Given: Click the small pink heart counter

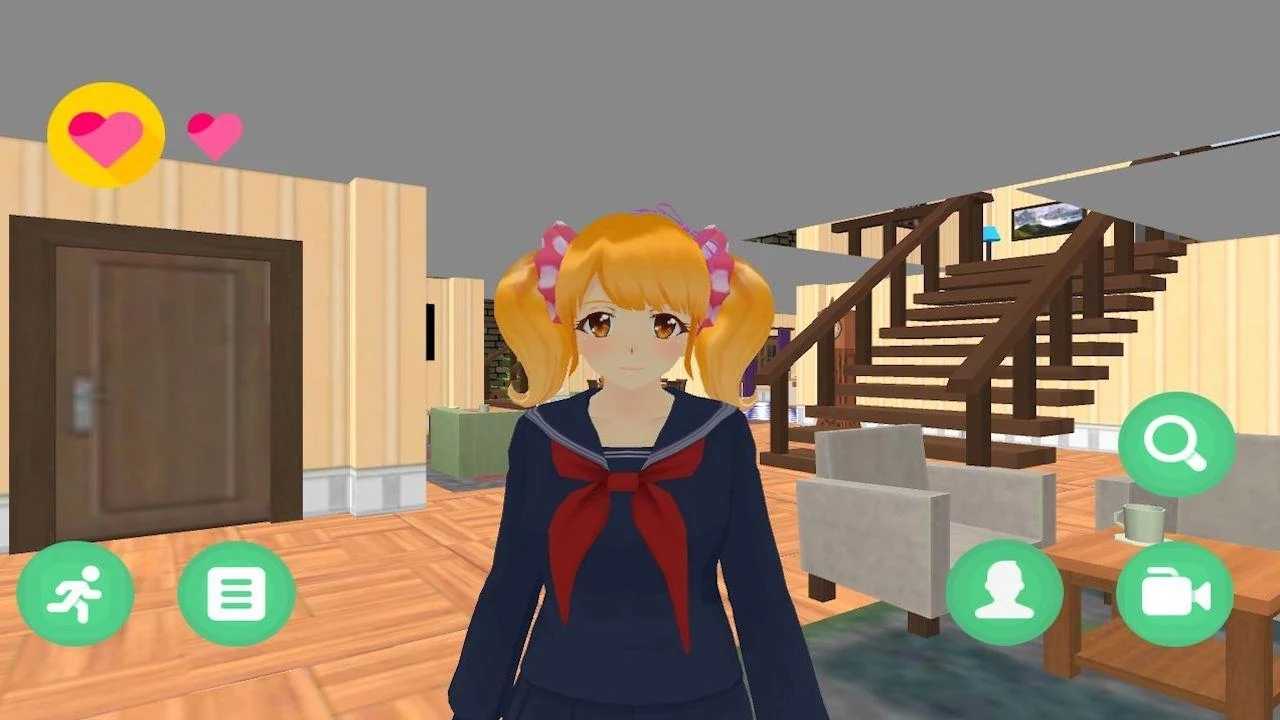Looking at the screenshot, I should (x=212, y=132).
